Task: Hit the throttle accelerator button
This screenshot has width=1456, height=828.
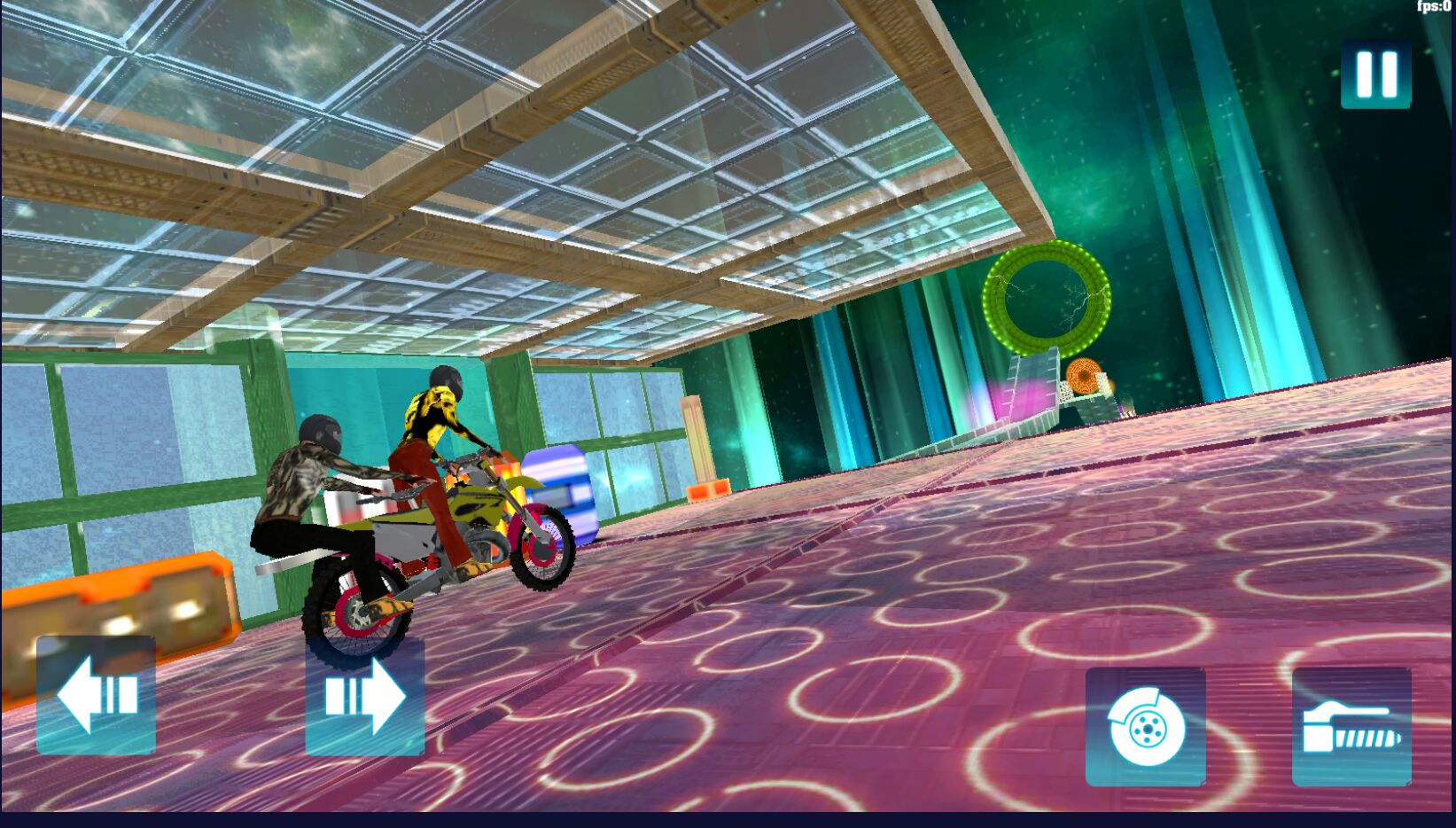Action: coord(1351,728)
